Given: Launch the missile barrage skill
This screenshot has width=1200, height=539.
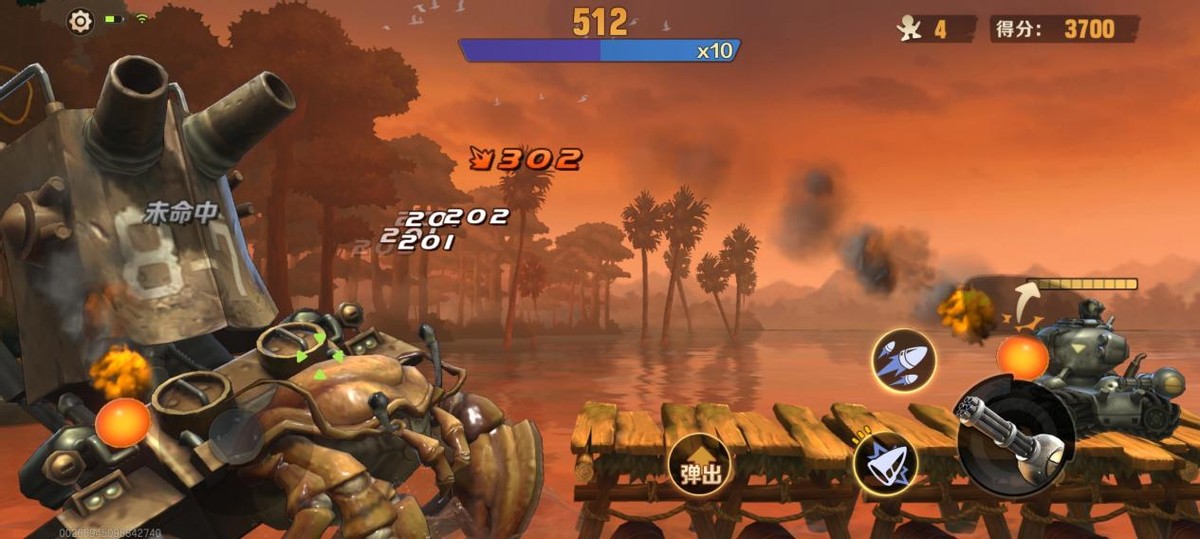Looking at the screenshot, I should [902, 360].
